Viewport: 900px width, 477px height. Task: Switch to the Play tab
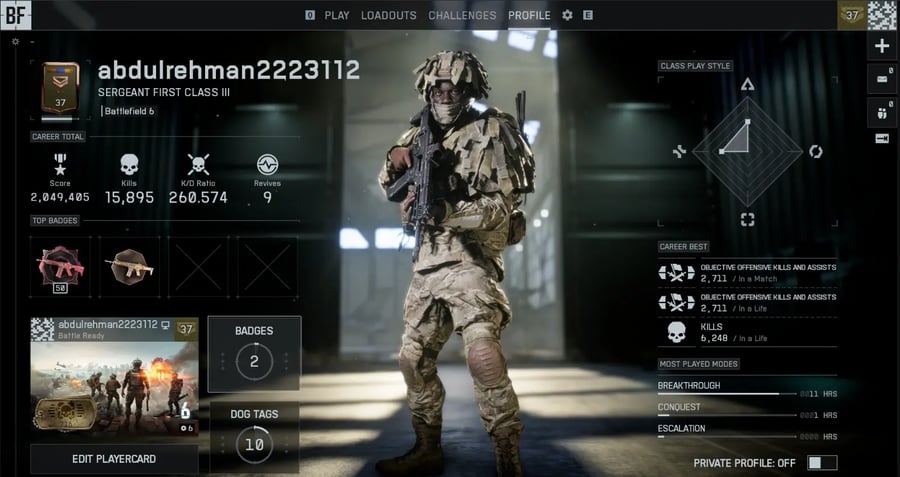coord(337,15)
